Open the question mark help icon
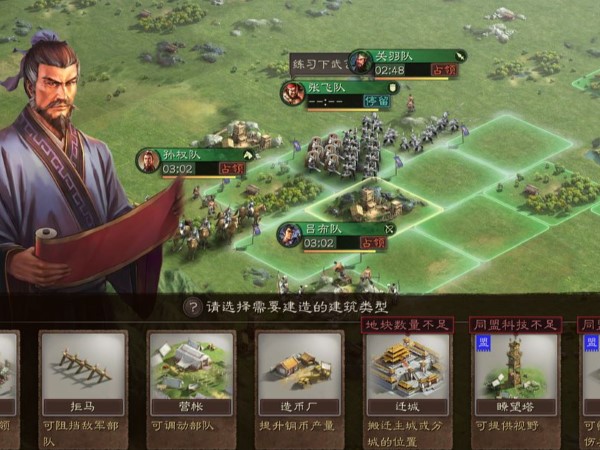 pos(191,307)
